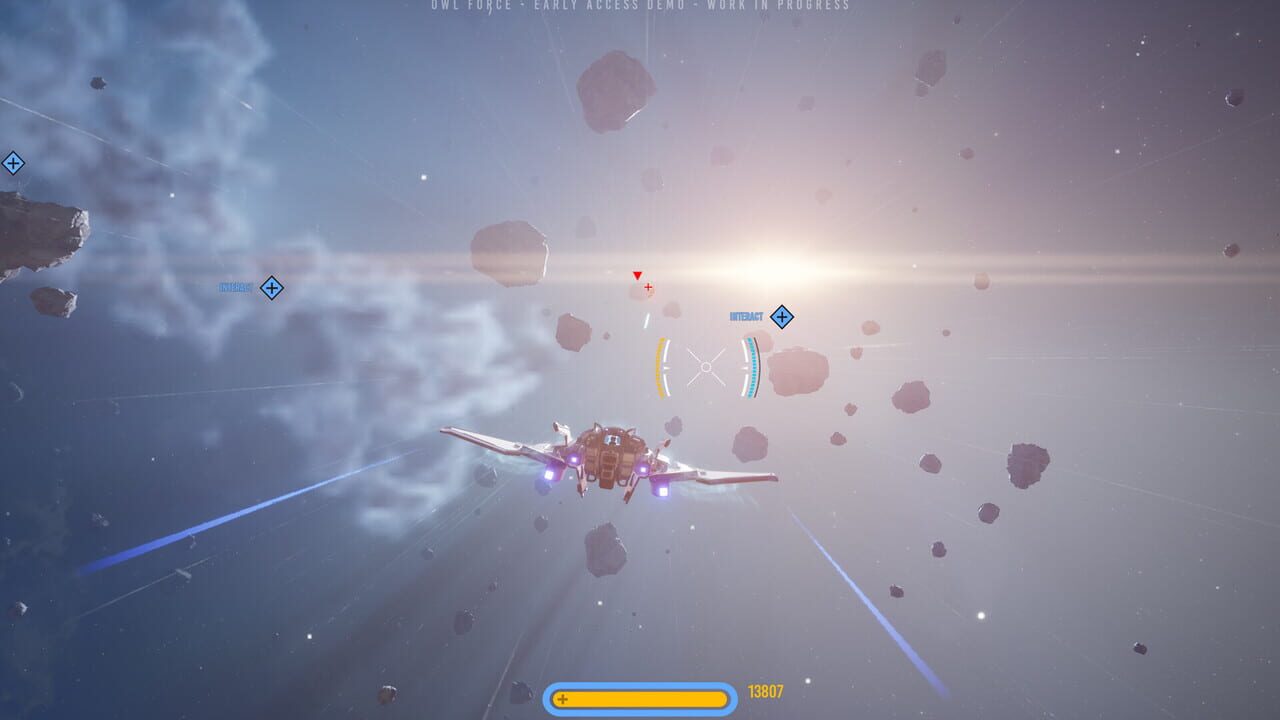This screenshot has width=1280, height=720.
Task: Click the yellow health bar at the bottom
Action: 640,700
